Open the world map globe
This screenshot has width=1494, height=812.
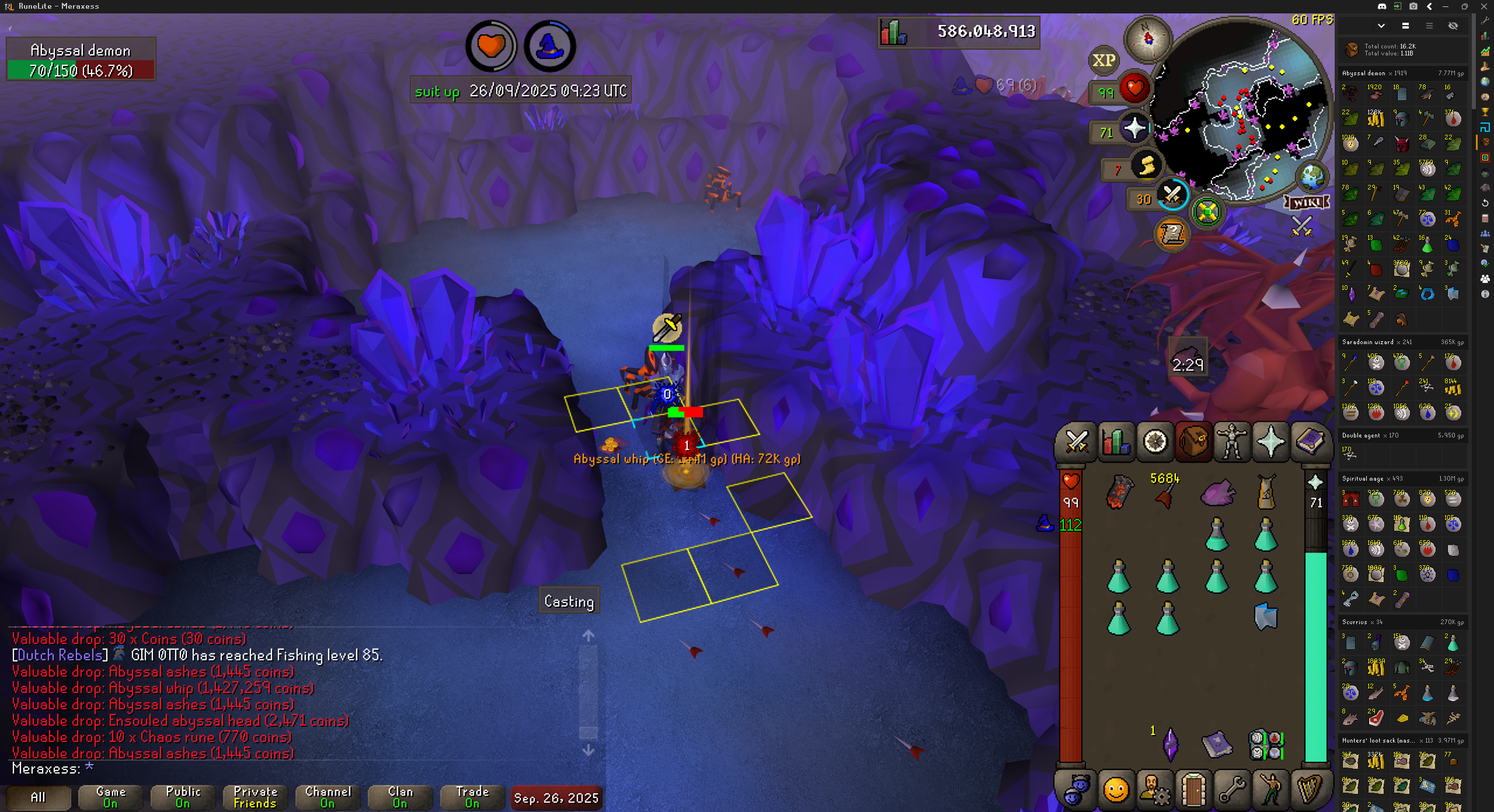click(x=1311, y=177)
